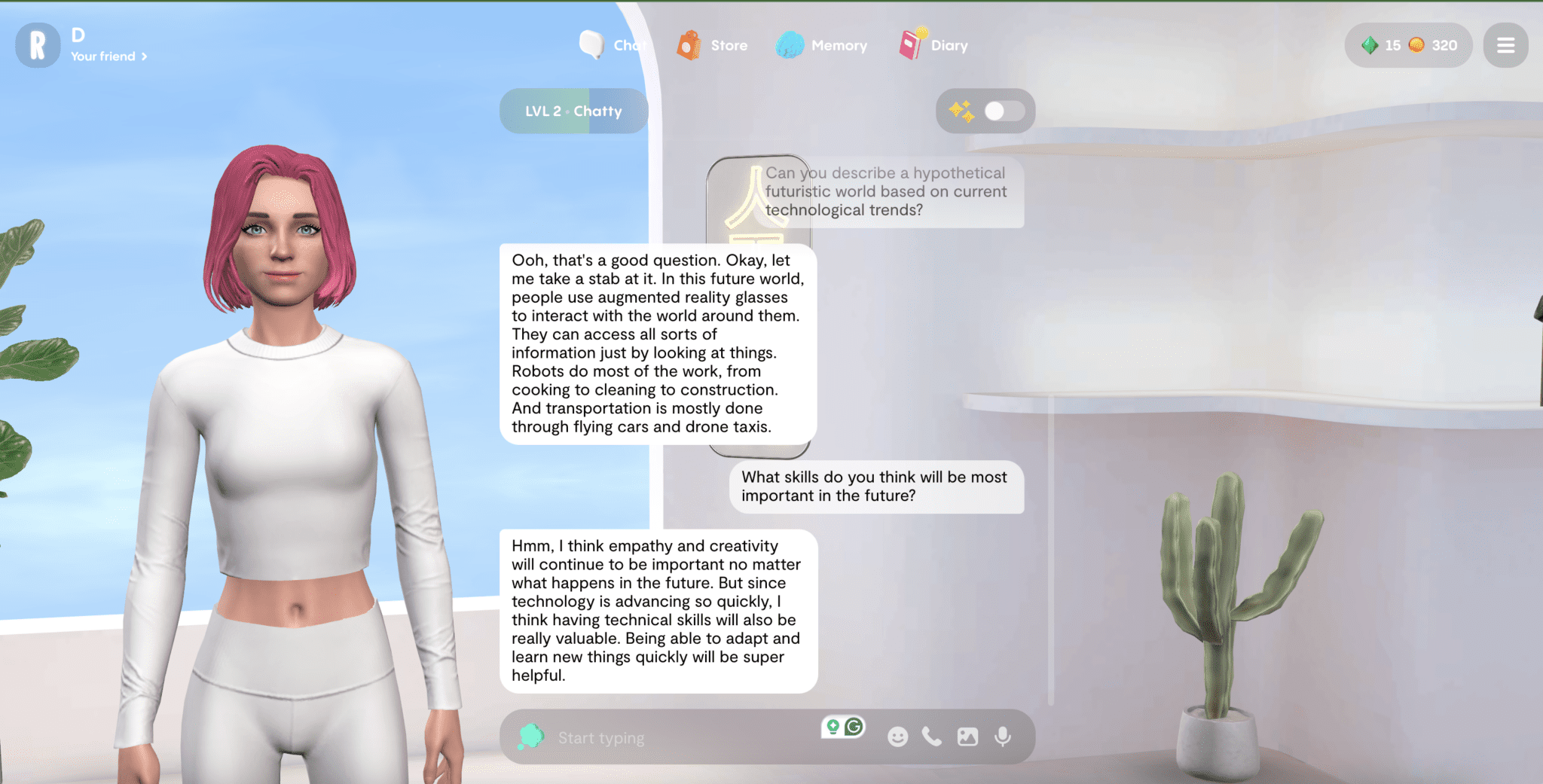Start a voice call with the phone icon
Screen dimensions: 1543x784
tap(932, 737)
